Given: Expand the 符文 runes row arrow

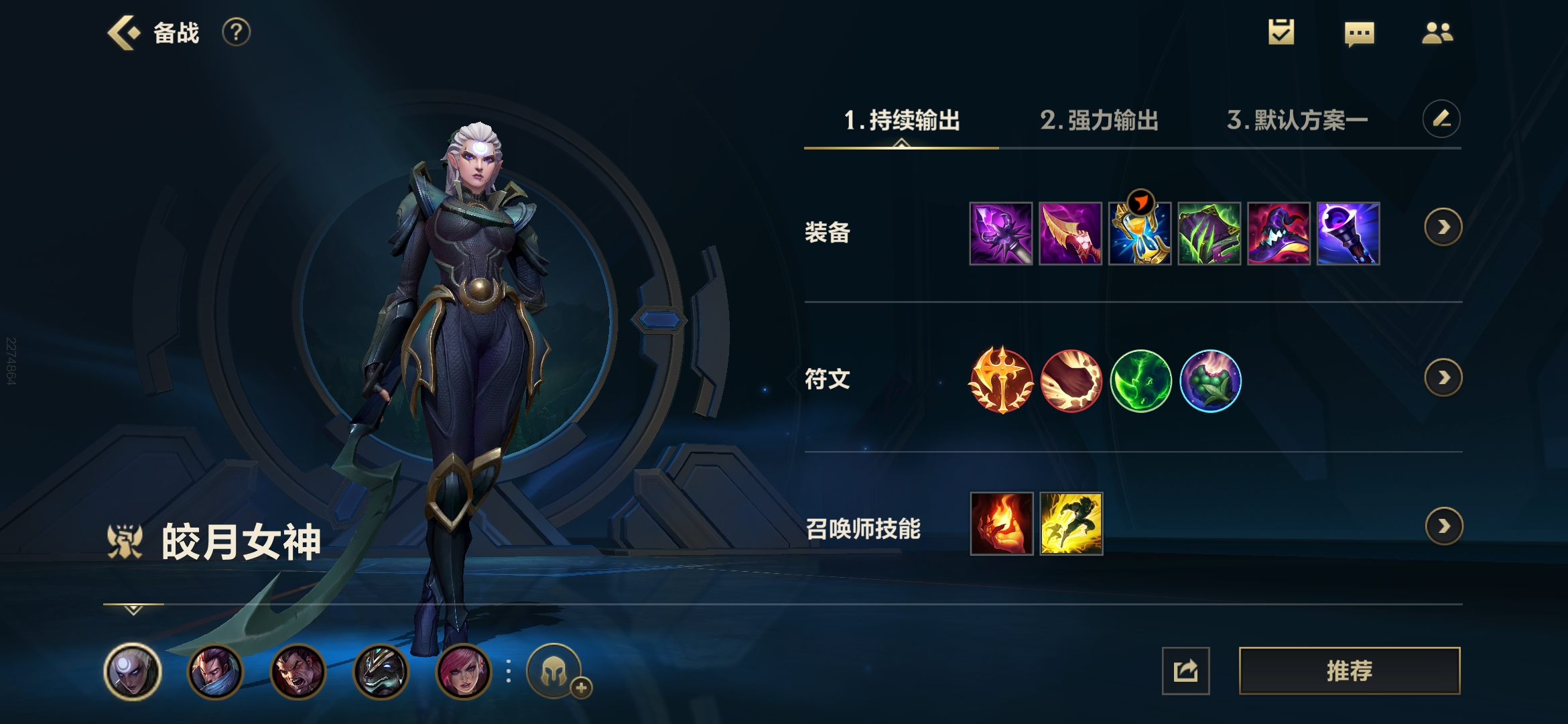Looking at the screenshot, I should click(1443, 378).
